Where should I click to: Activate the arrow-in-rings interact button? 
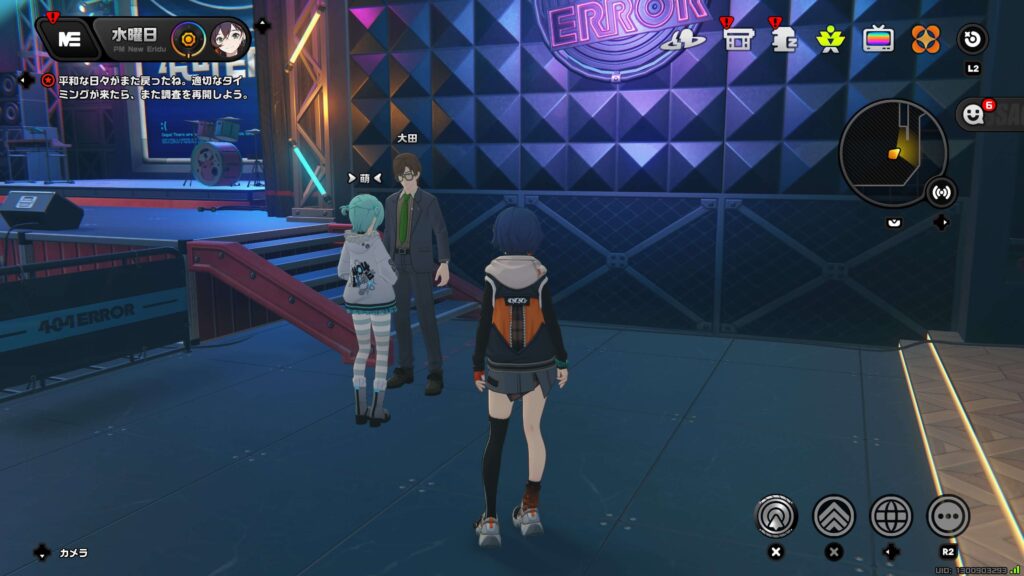pos(776,516)
